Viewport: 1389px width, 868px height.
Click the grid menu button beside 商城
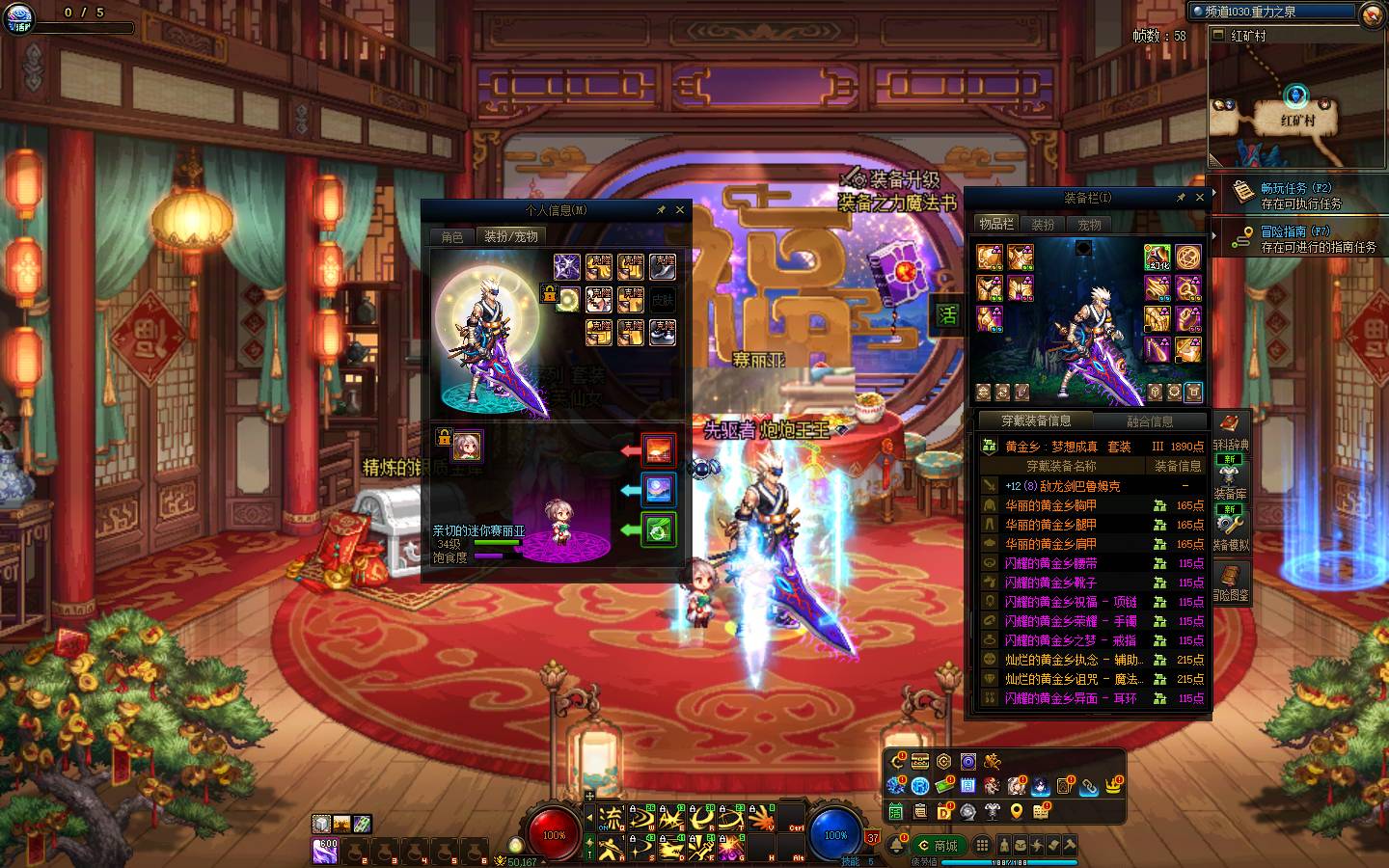click(x=982, y=845)
